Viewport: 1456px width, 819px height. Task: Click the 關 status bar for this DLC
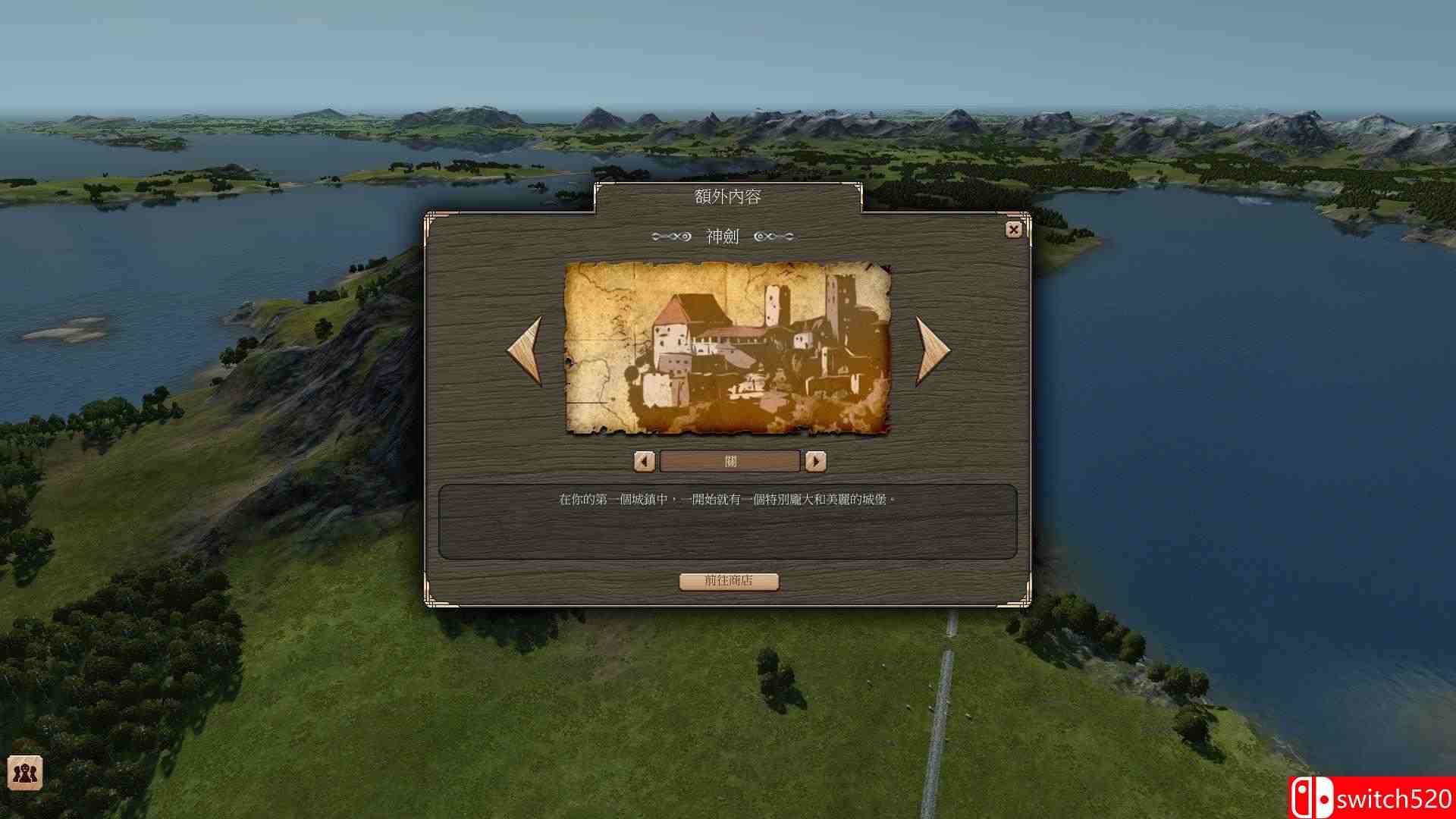pos(728,461)
